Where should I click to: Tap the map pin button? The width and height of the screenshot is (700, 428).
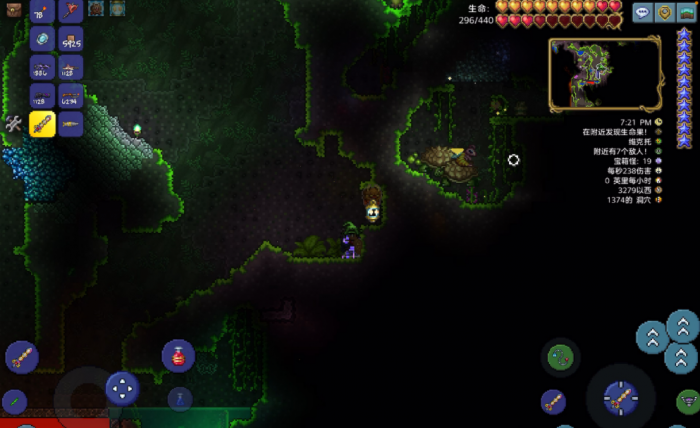tap(663, 13)
